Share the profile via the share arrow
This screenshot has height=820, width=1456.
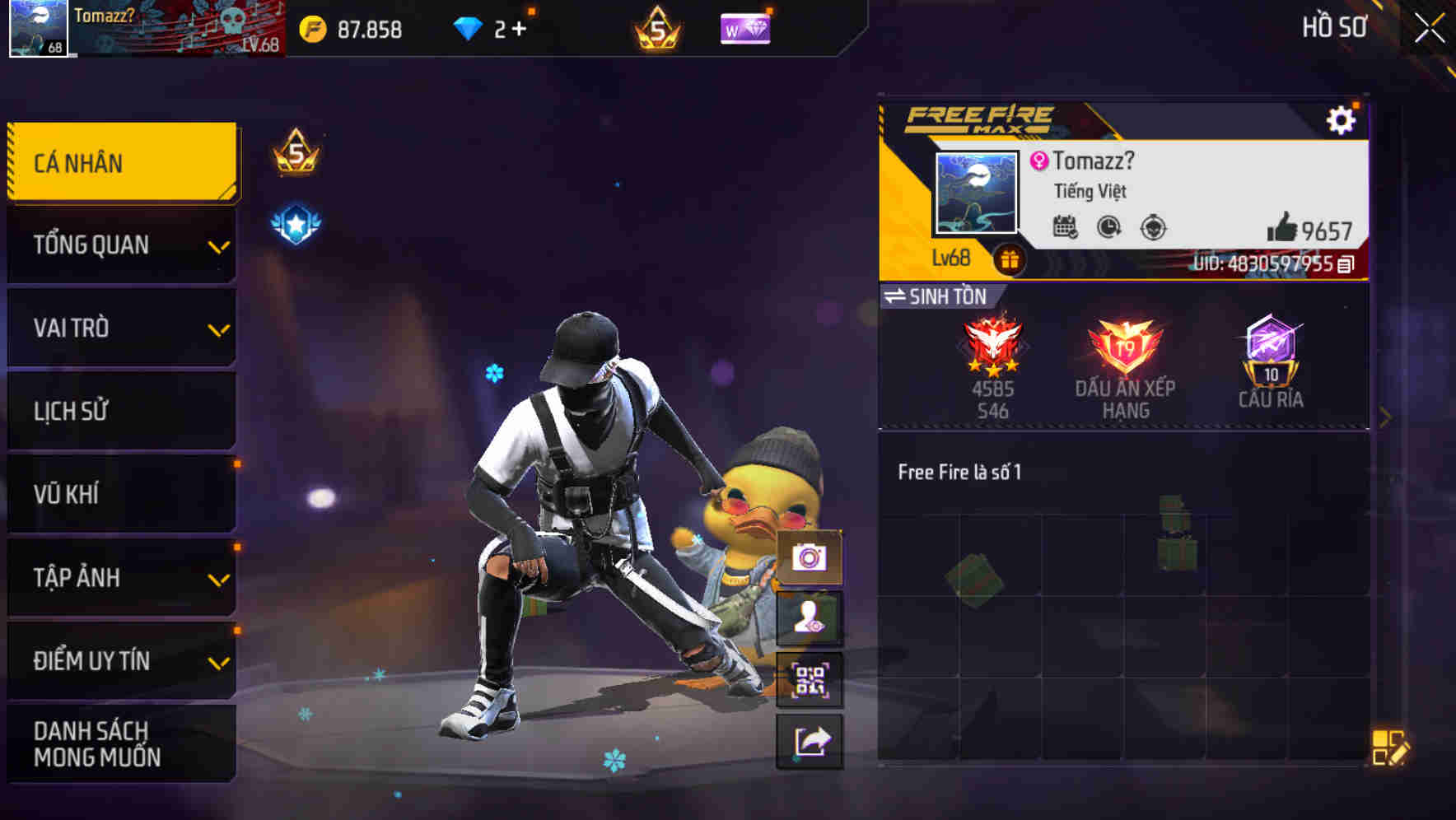[810, 740]
